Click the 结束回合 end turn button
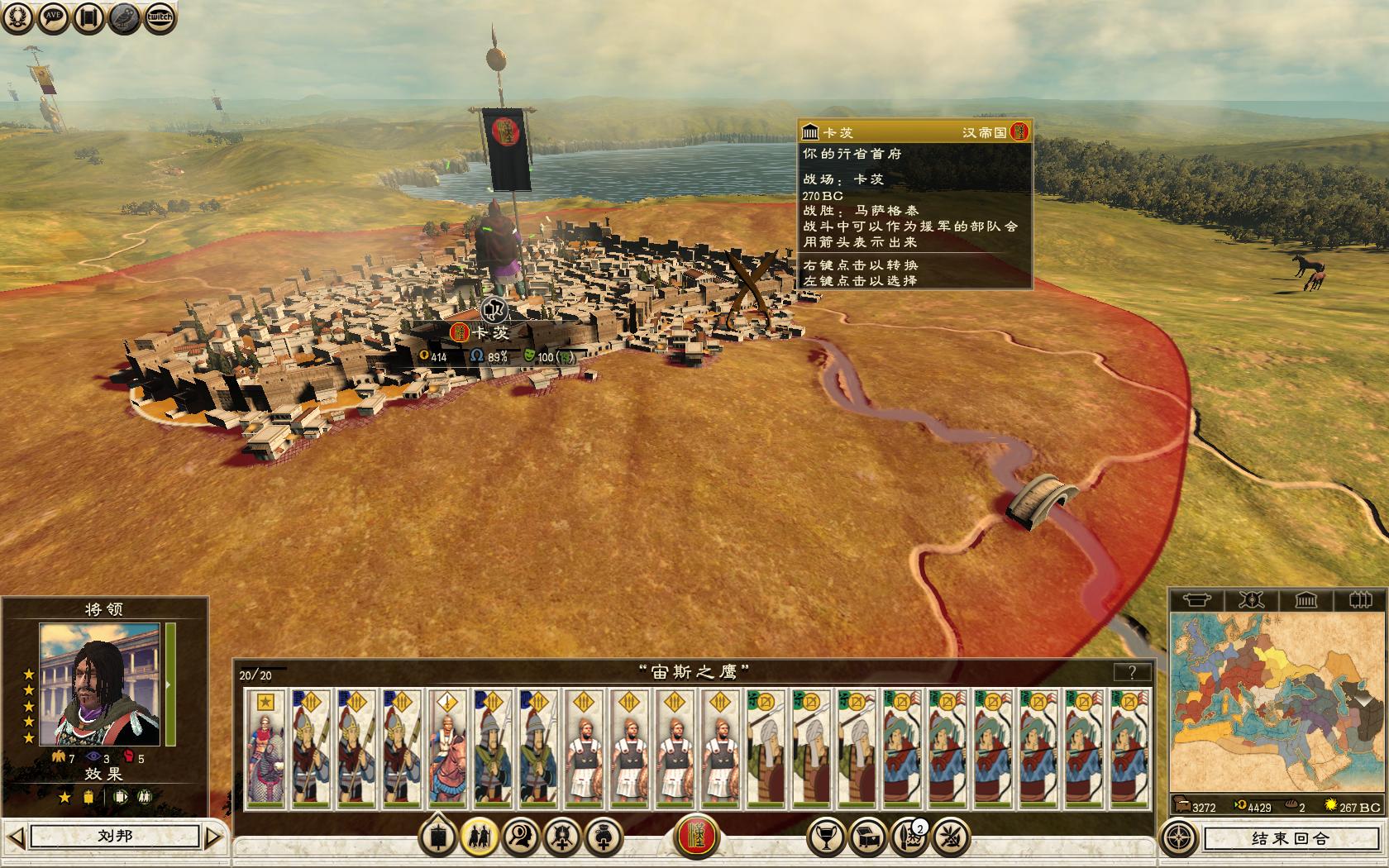 coord(1289,838)
